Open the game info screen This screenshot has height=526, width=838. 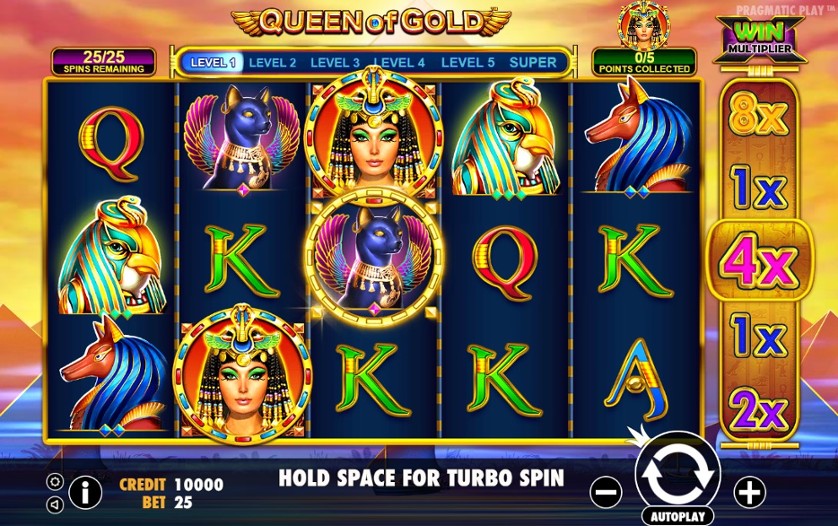tap(86, 491)
